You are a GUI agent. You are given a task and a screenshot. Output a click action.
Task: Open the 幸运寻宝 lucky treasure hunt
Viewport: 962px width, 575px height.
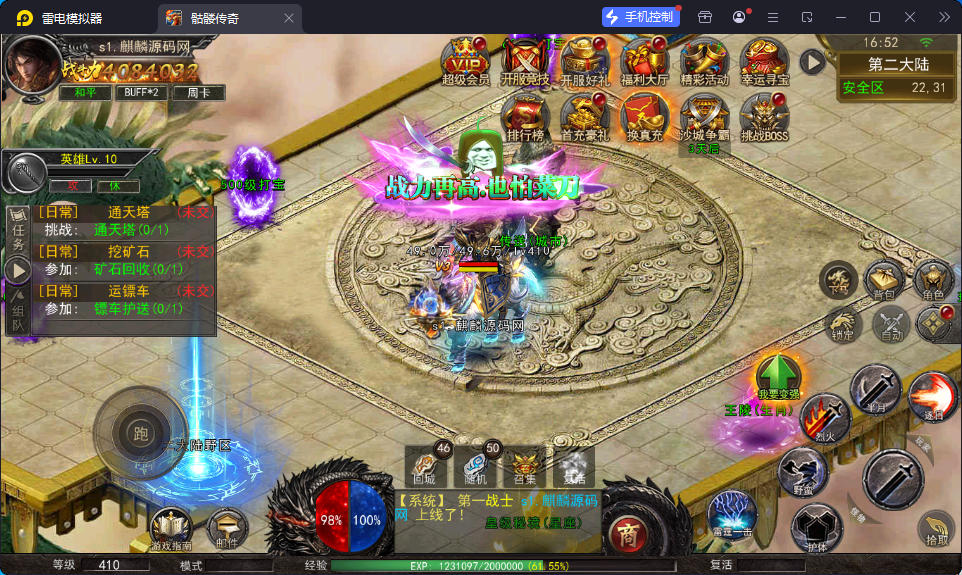click(x=764, y=61)
